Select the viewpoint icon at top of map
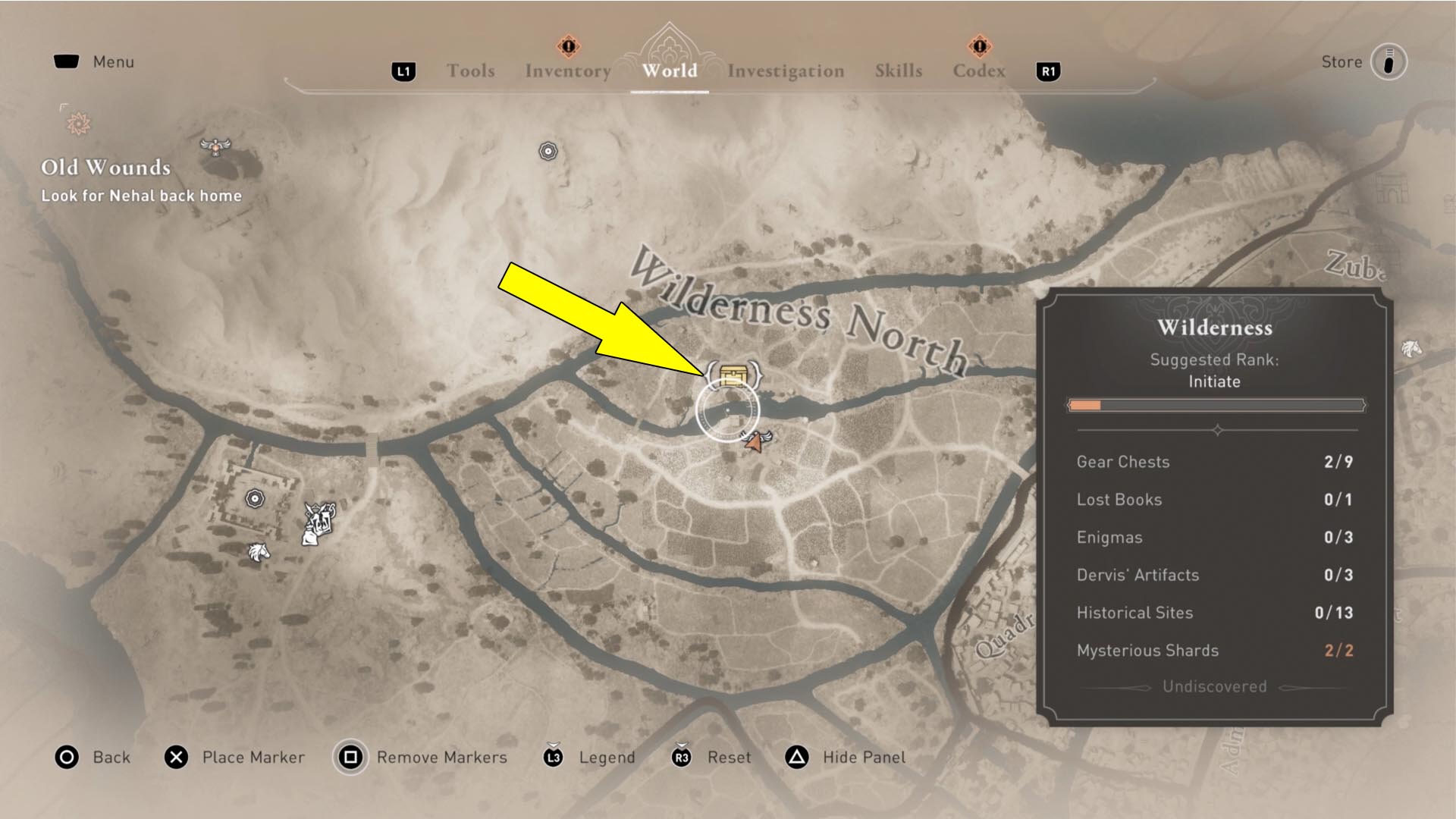1456x819 pixels. (x=548, y=152)
